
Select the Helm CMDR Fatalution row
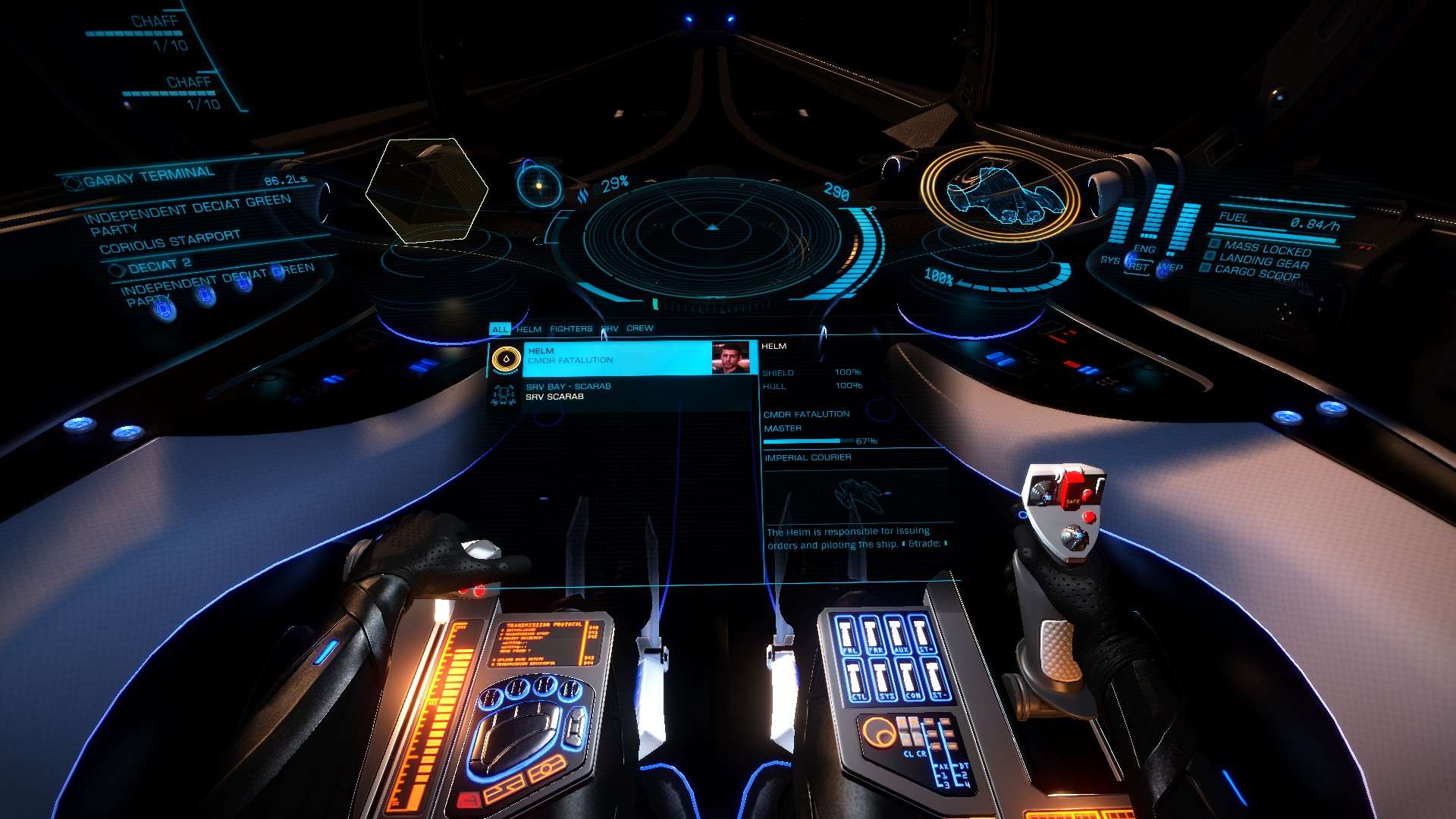pyautogui.click(x=616, y=357)
